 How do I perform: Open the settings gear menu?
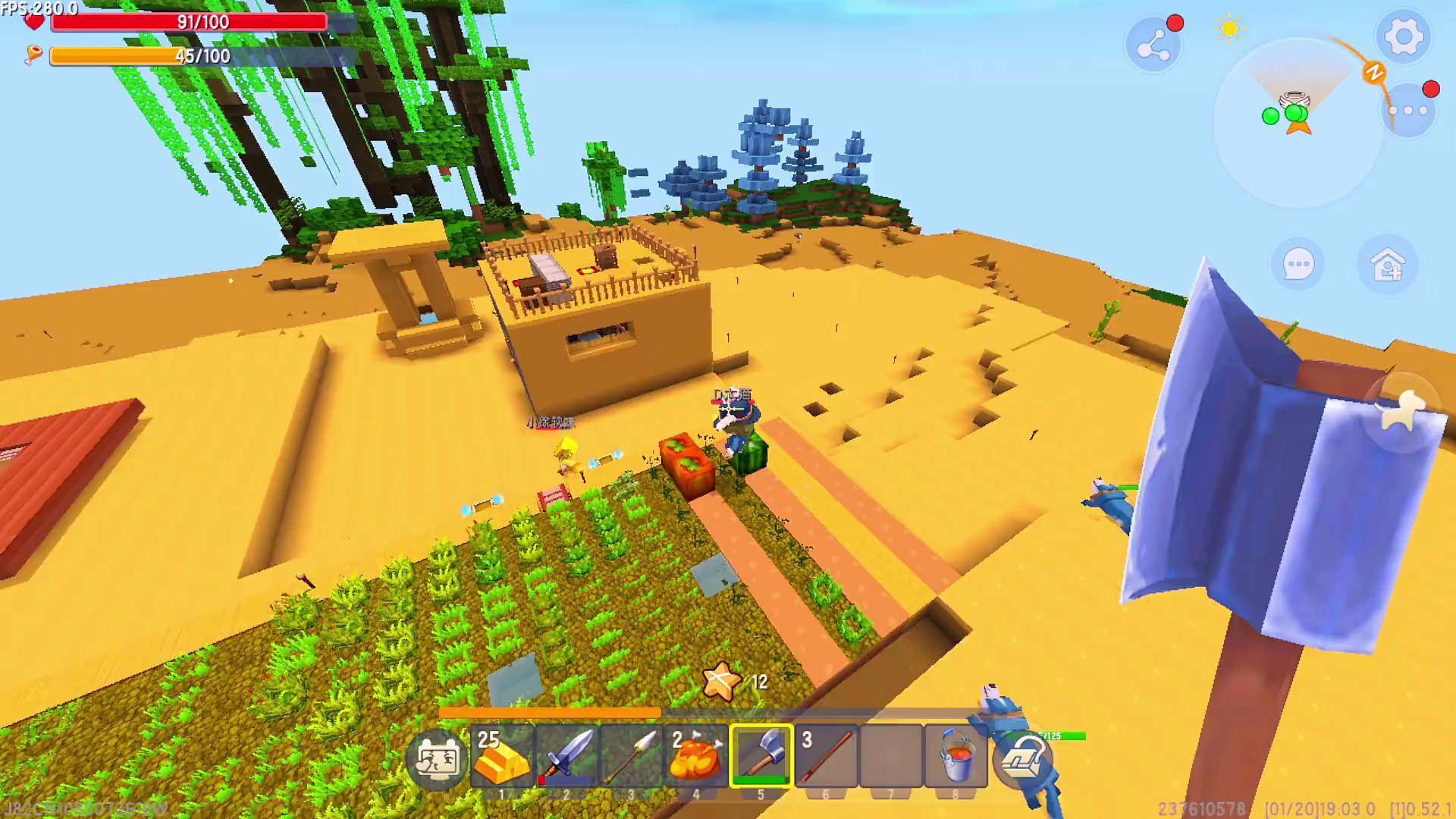point(1403,36)
